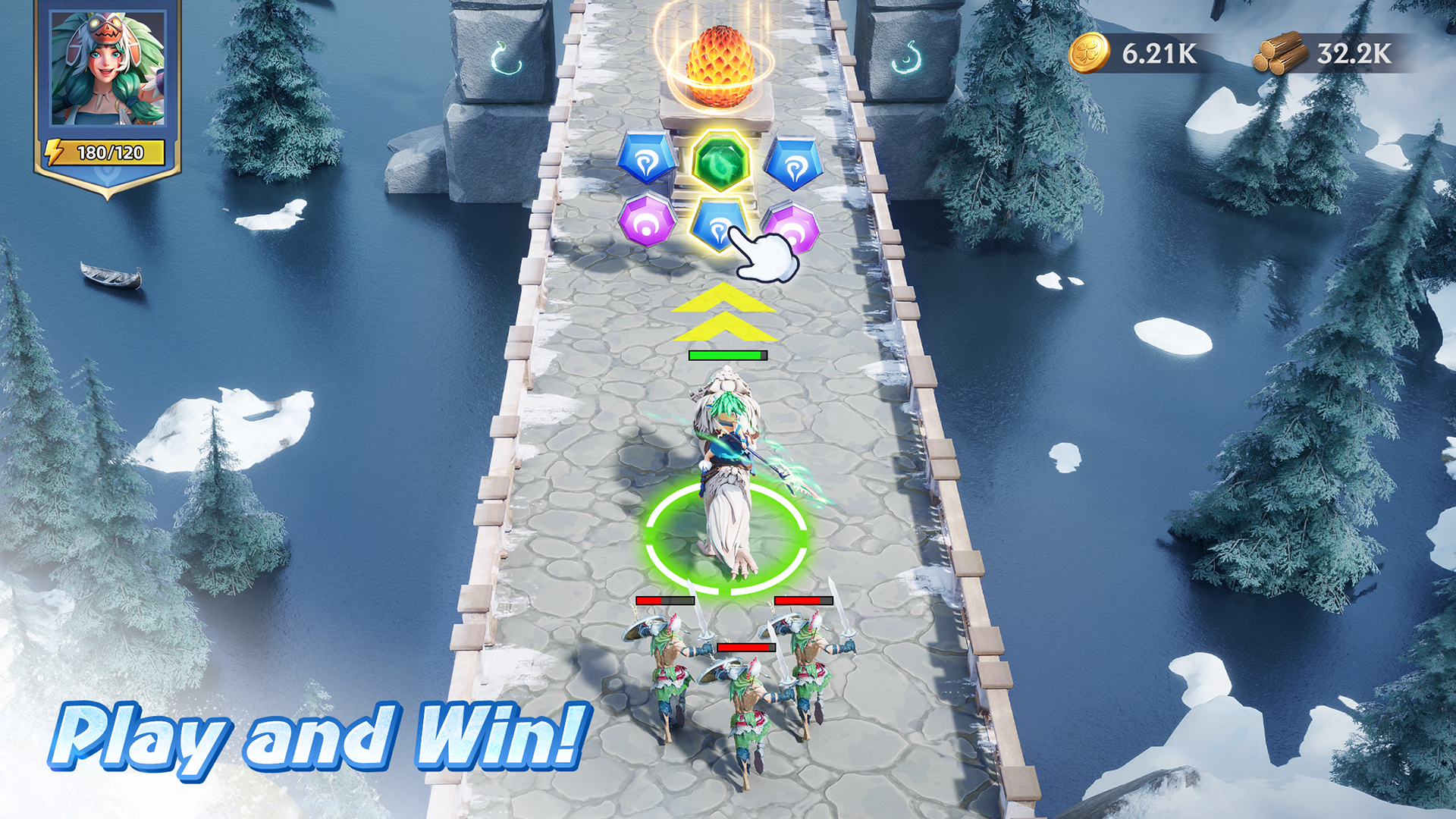Tap the wooden logs resource icon

(x=1282, y=53)
